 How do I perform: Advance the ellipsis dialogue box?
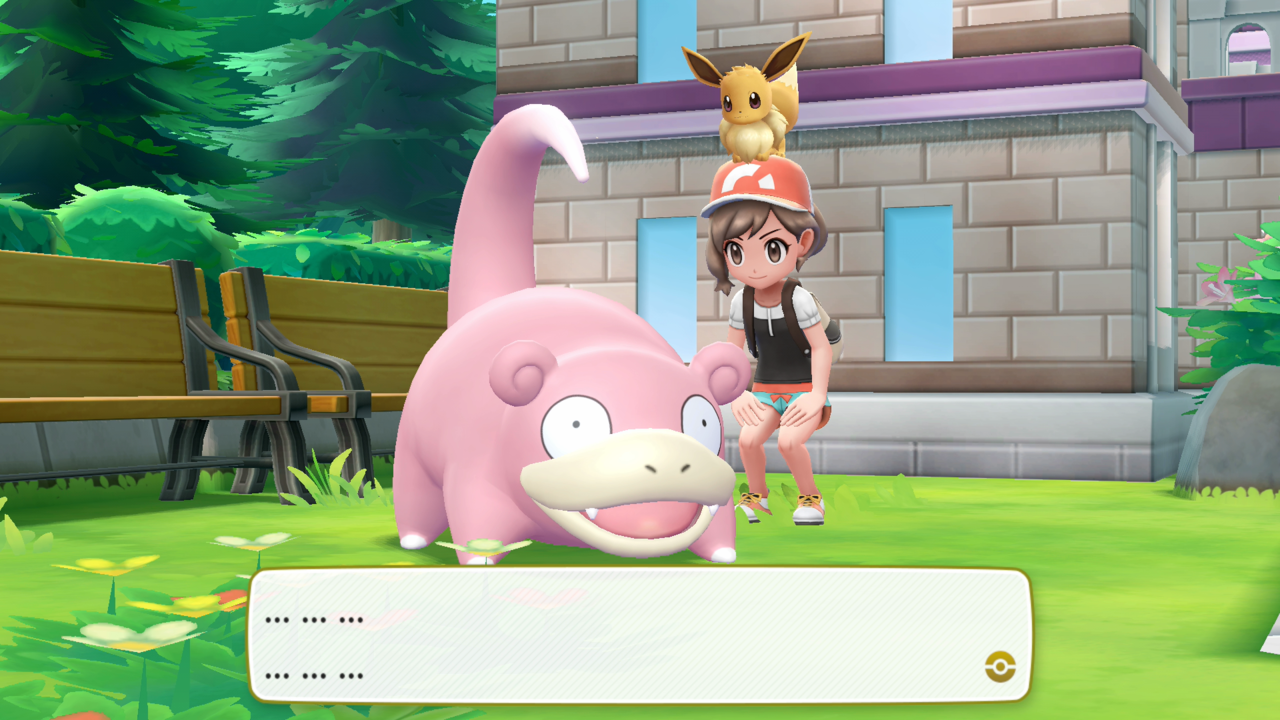click(640, 635)
